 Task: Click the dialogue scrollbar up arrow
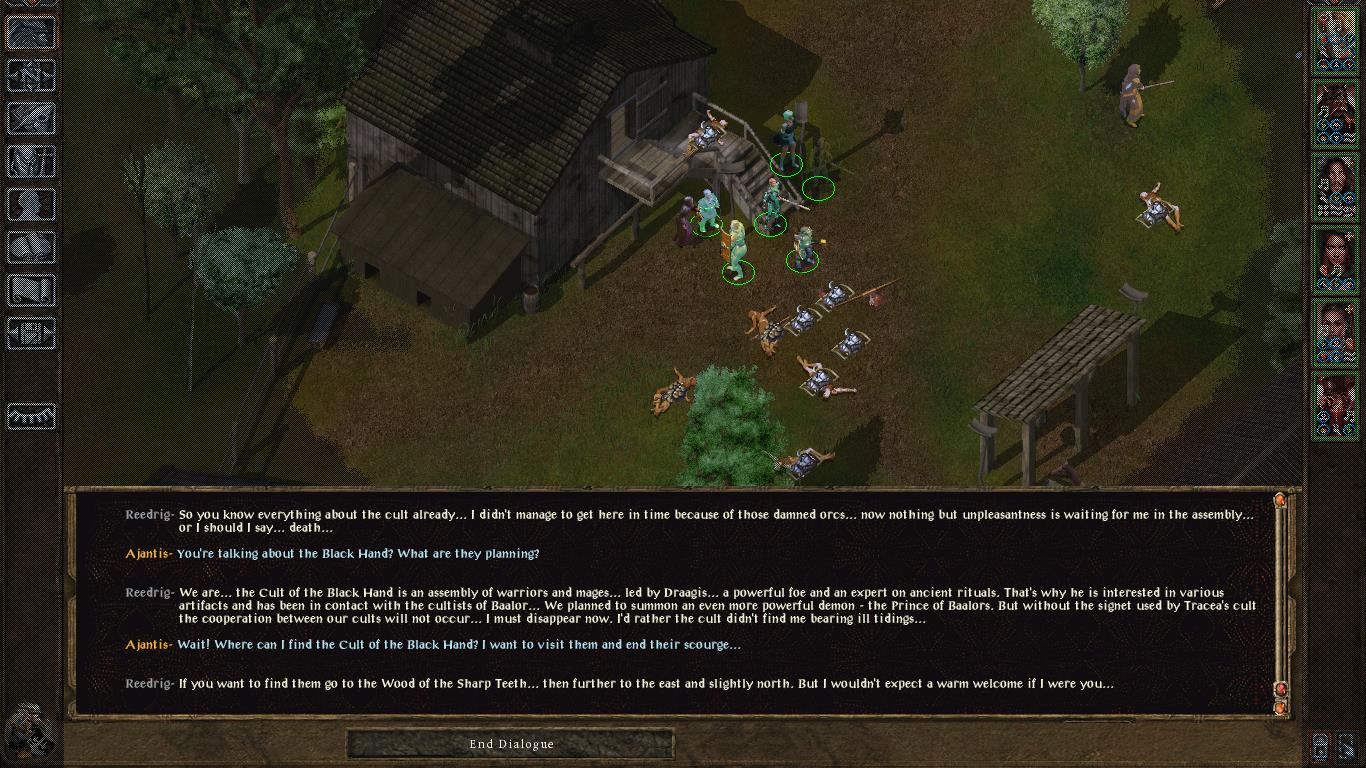tap(1279, 500)
